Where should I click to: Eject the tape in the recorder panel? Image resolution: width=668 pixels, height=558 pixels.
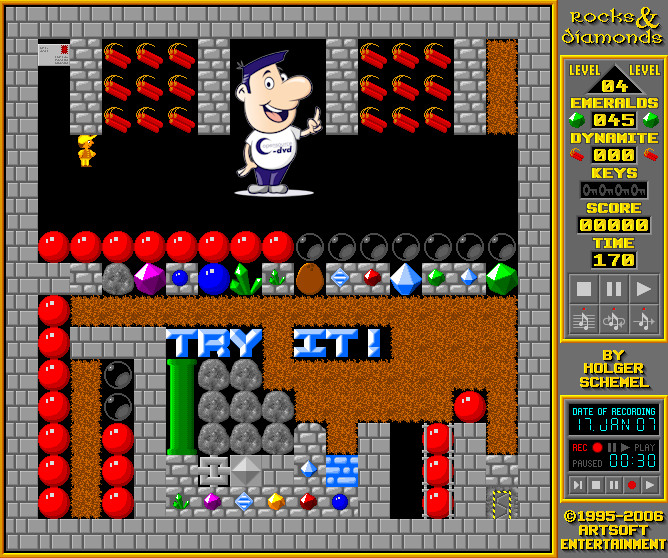coord(577,485)
